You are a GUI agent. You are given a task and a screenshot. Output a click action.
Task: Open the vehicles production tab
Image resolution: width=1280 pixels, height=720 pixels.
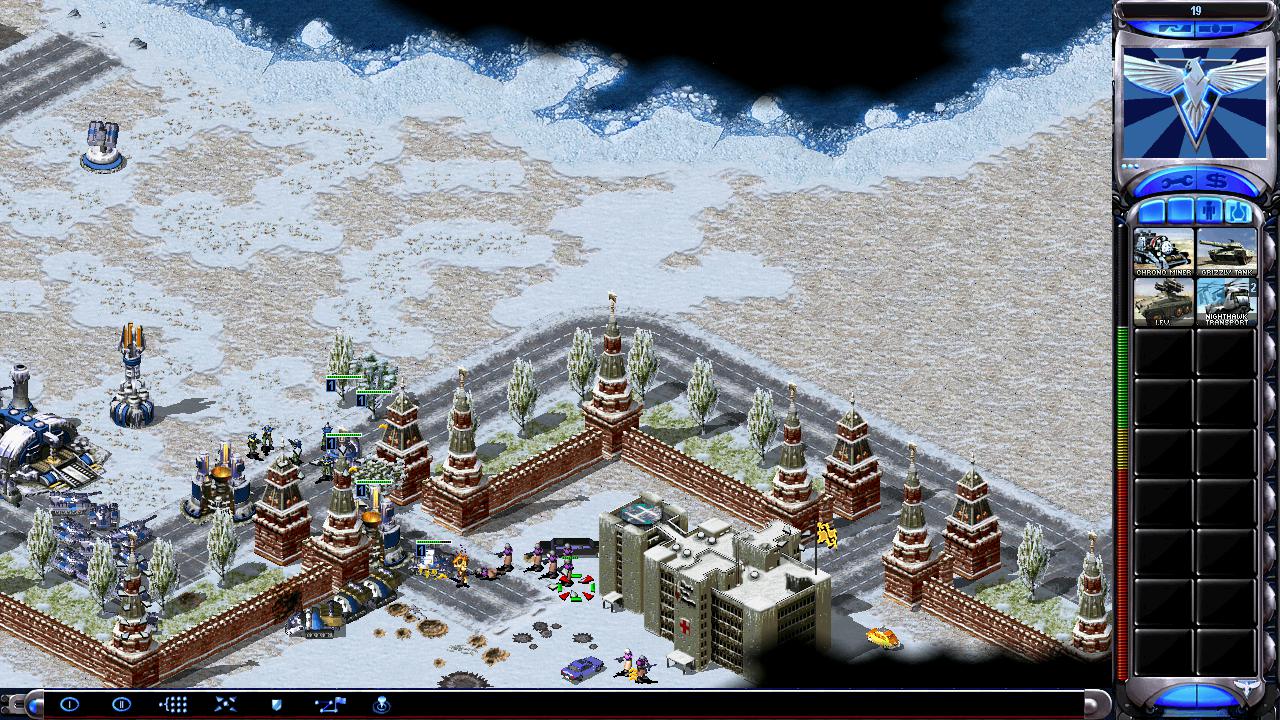(x=1240, y=212)
